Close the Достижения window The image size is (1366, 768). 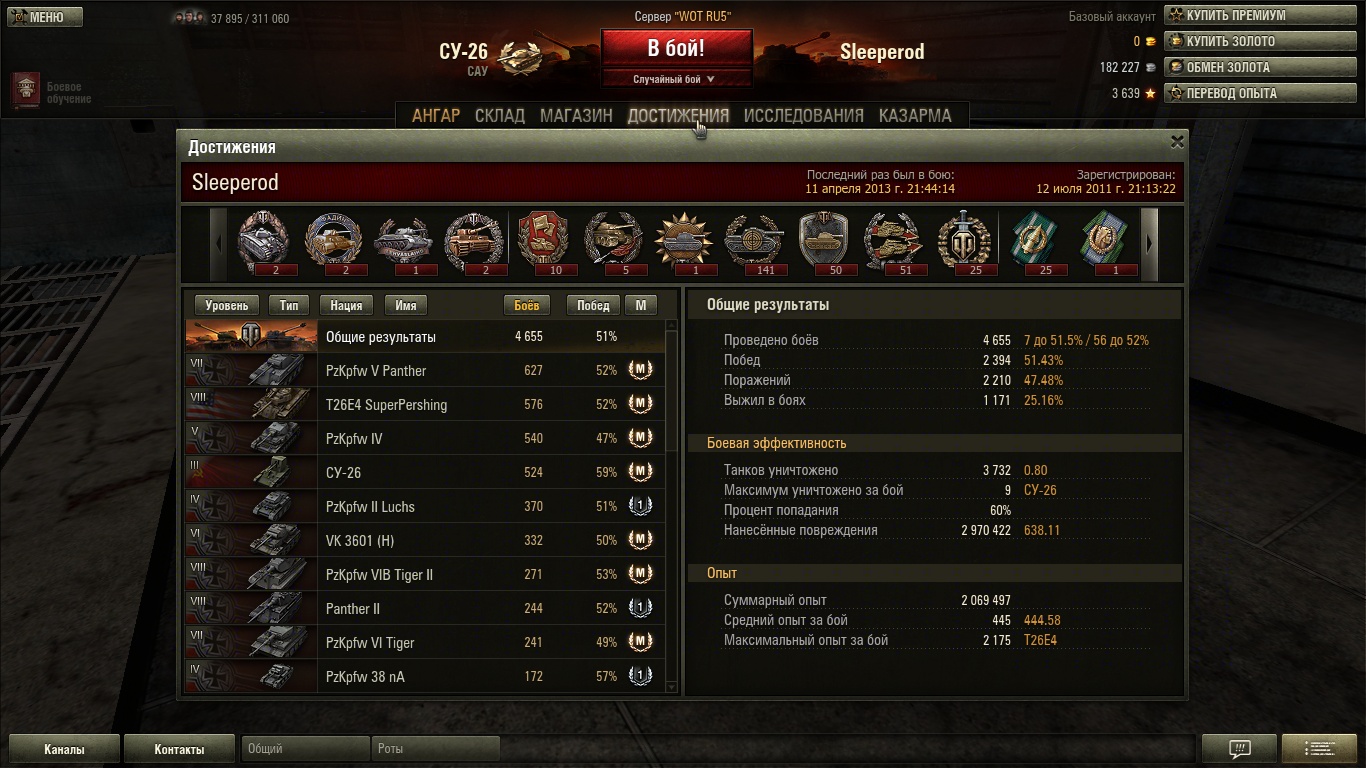coord(1177,142)
